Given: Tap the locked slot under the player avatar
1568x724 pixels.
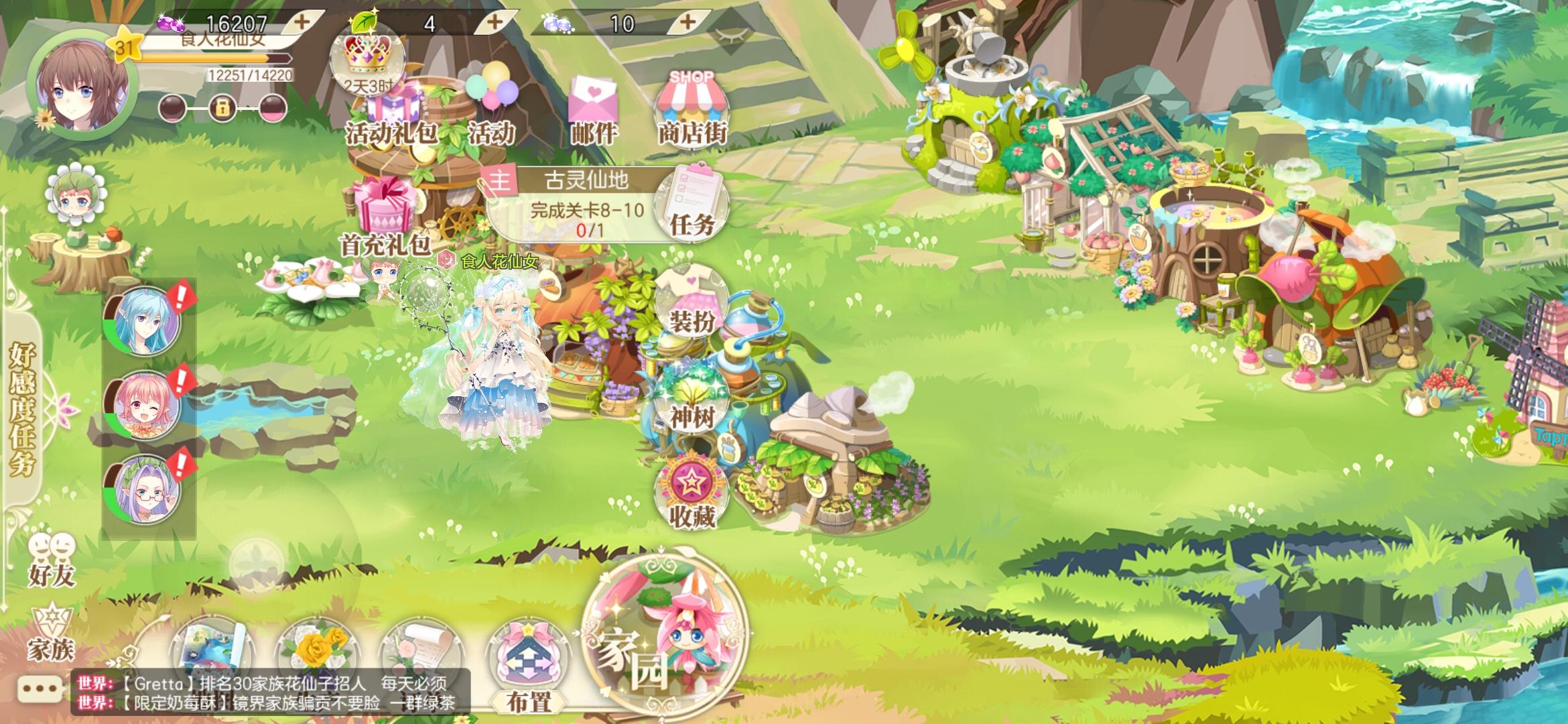Looking at the screenshot, I should 221,107.
